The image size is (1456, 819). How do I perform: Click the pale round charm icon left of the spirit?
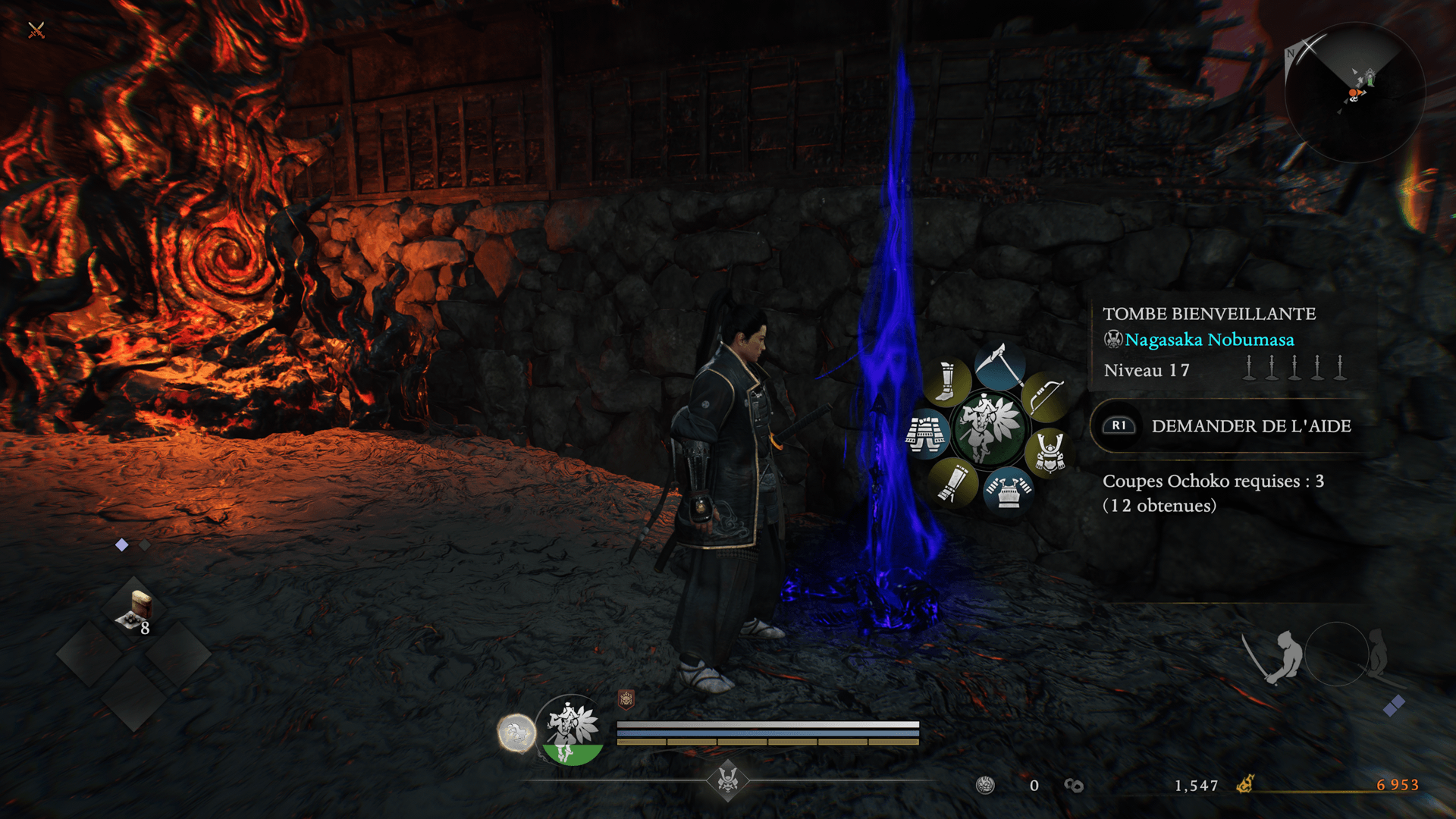(x=516, y=733)
